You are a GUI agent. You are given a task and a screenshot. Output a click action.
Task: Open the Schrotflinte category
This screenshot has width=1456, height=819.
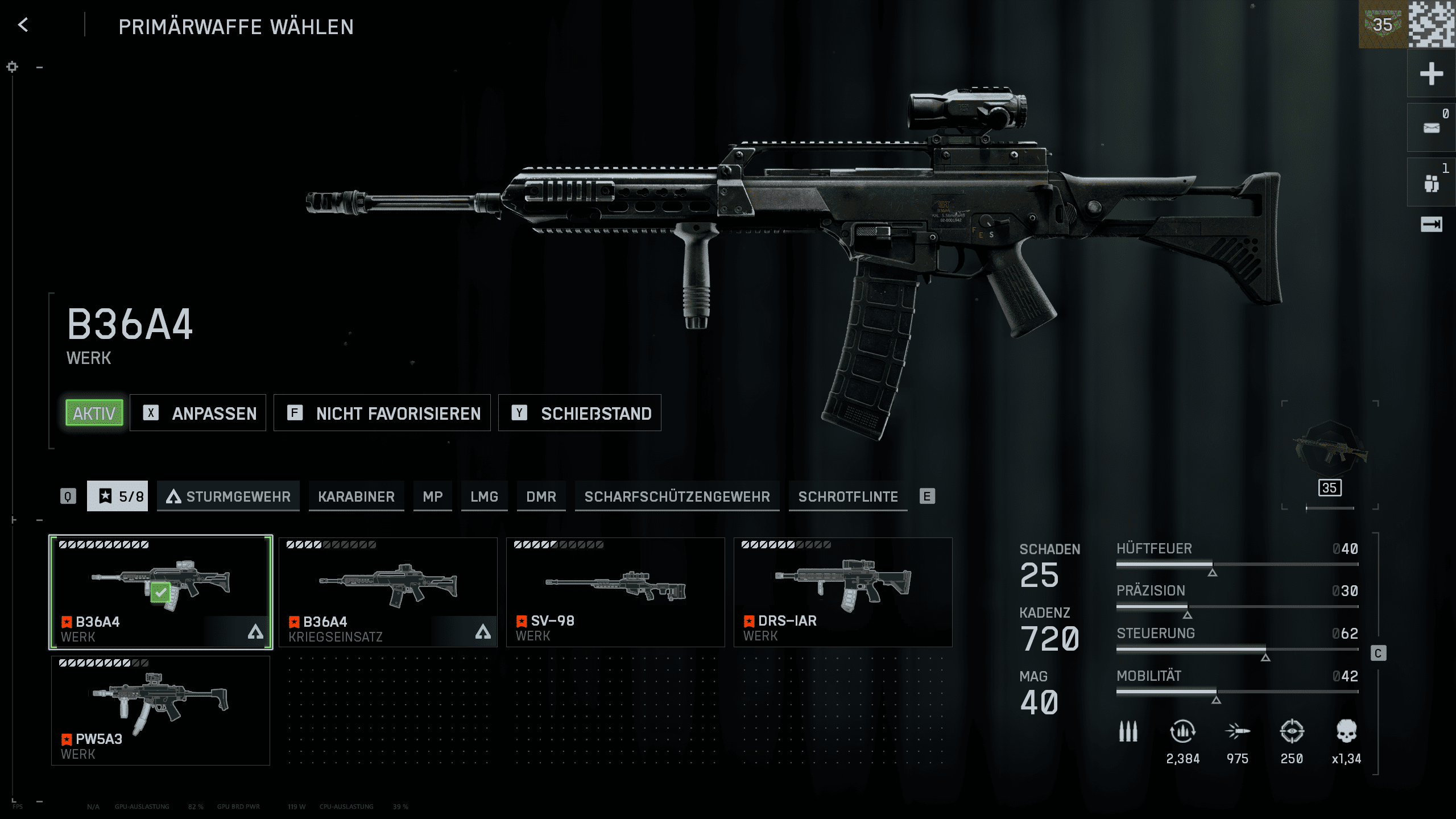pyautogui.click(x=848, y=497)
